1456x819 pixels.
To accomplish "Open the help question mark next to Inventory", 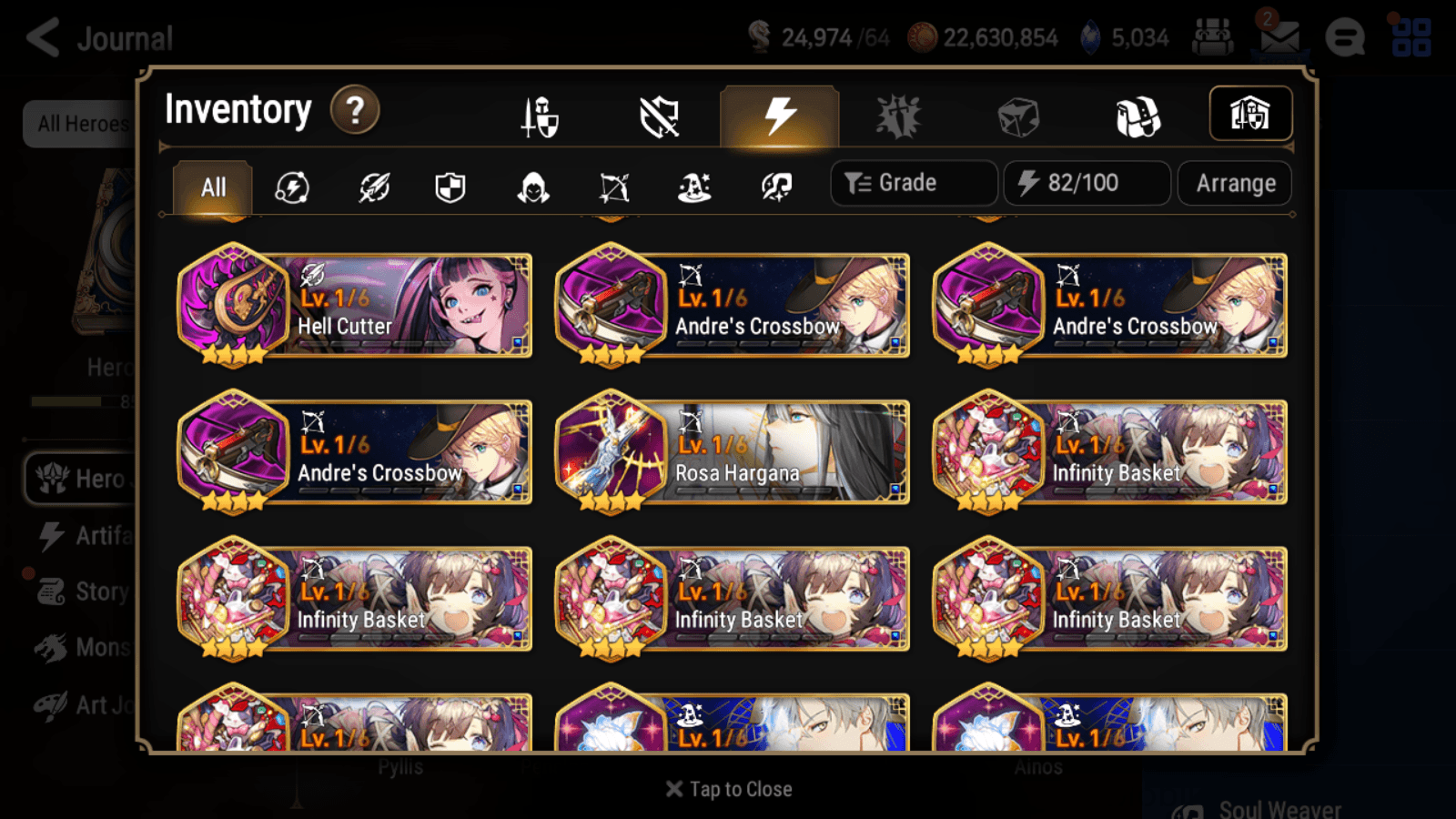I will pos(354,109).
